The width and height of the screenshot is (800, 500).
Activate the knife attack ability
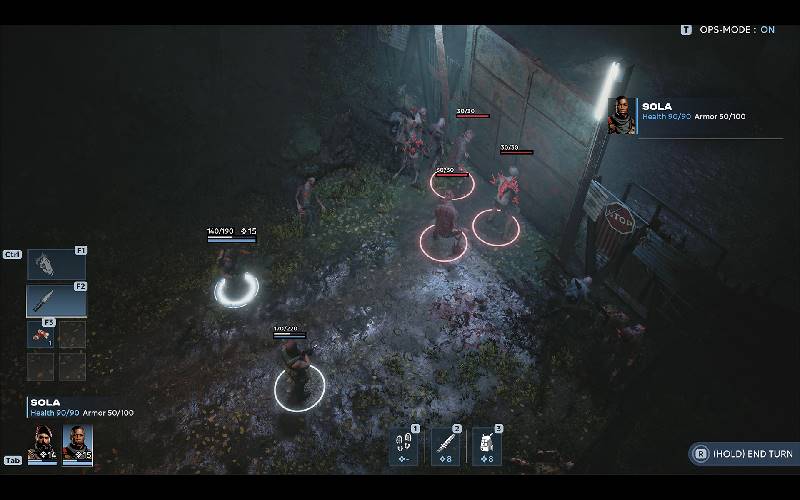(x=445, y=446)
